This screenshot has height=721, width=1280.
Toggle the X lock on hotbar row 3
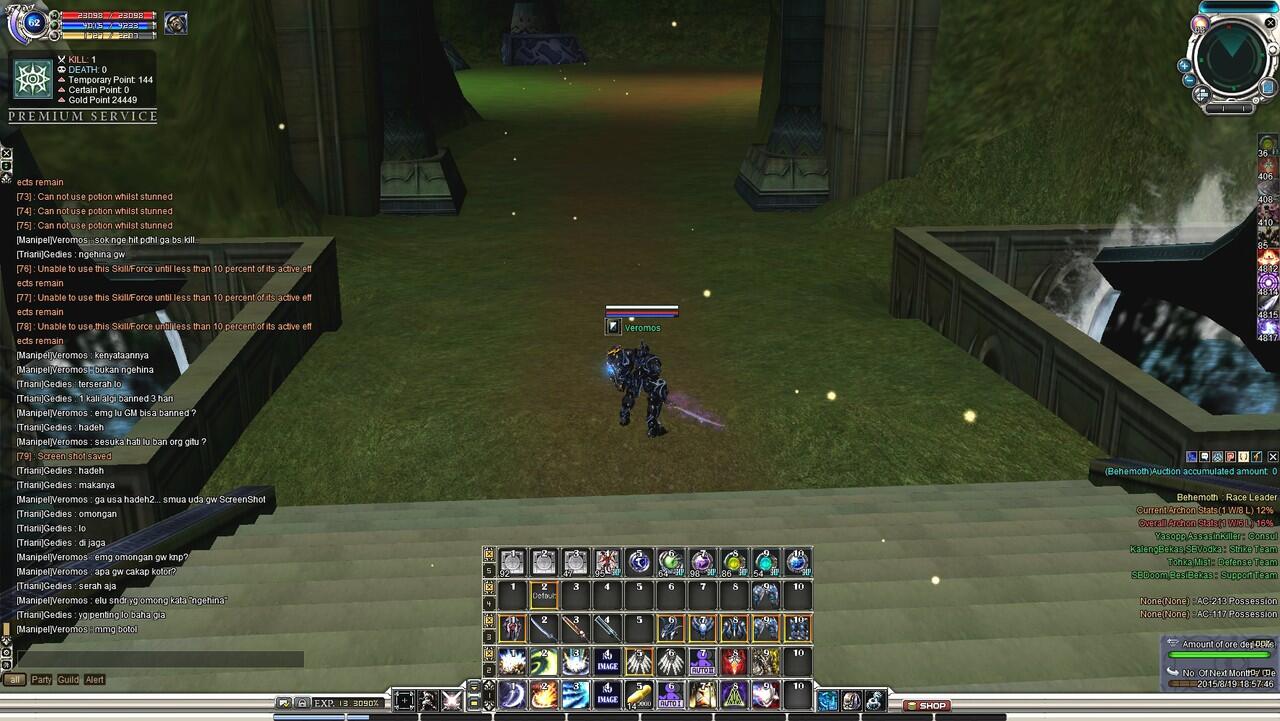pos(487,619)
